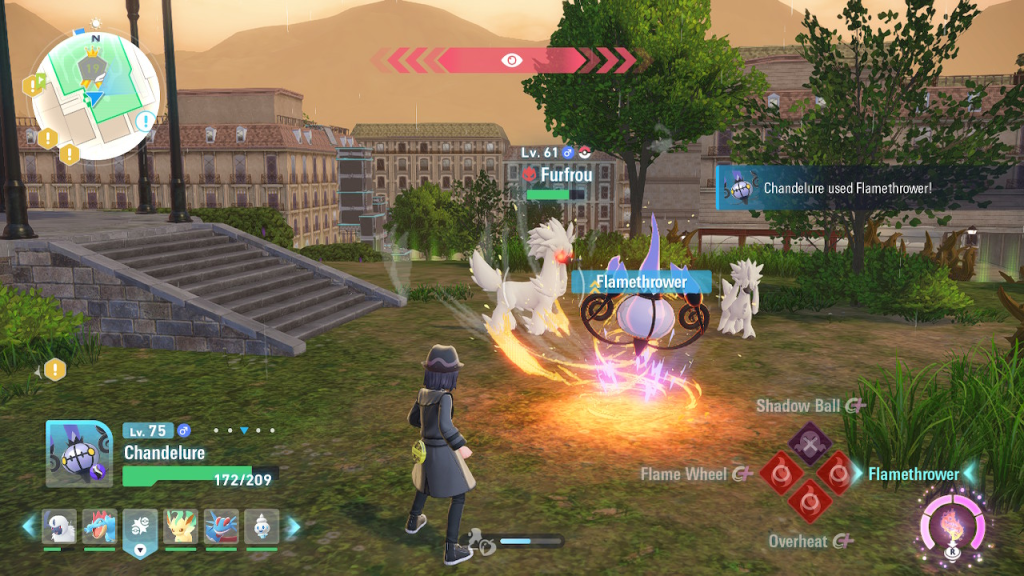Trigger the Mega Evolution gauge icon
This screenshot has height=576, width=1024.
[951, 524]
